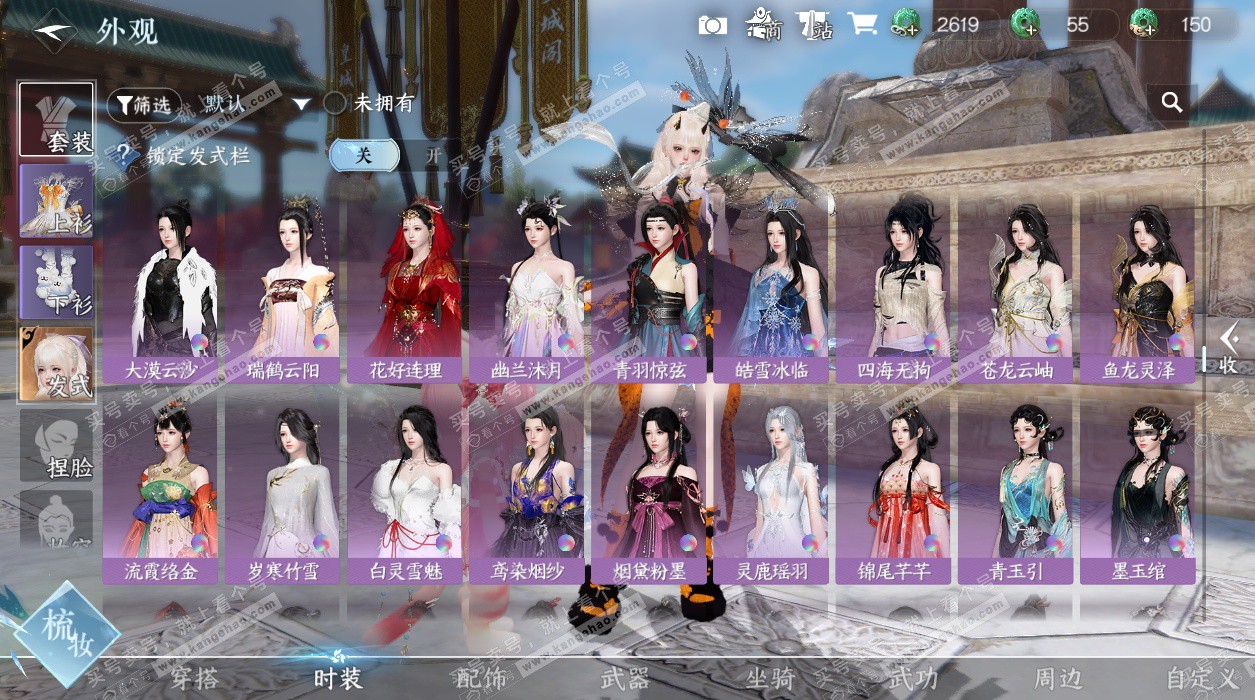
Task: Switch to the 坐骑 tab
Action: click(x=771, y=679)
